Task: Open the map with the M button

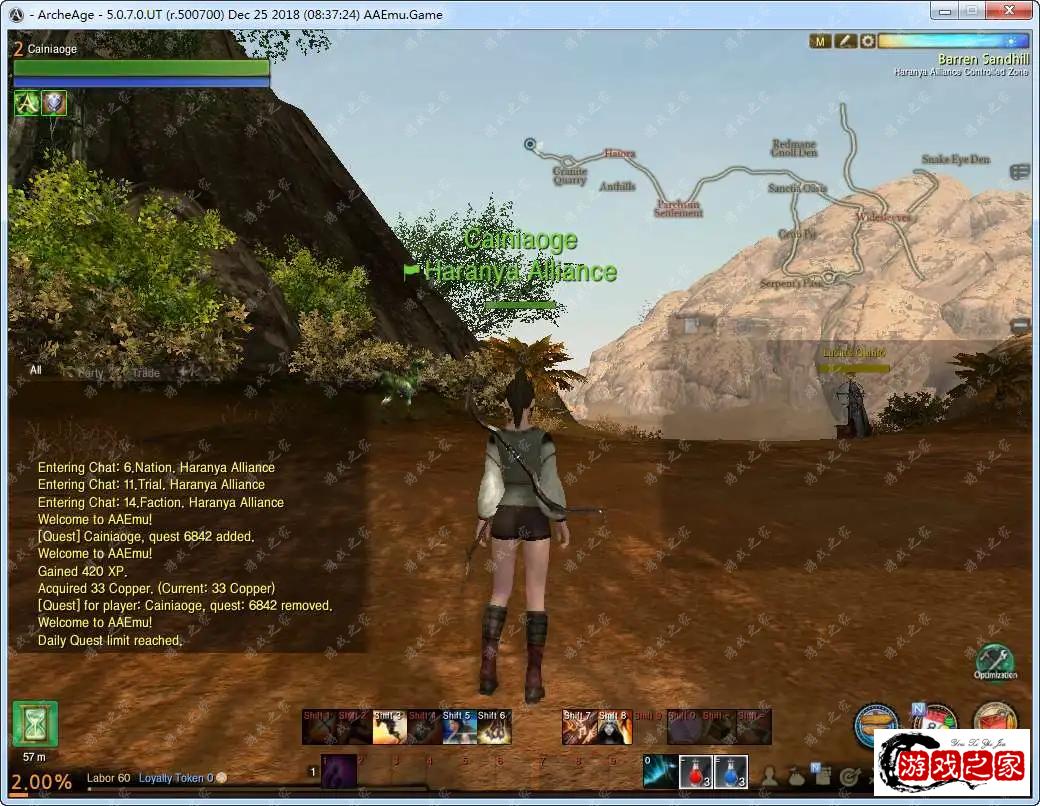Action: (820, 41)
